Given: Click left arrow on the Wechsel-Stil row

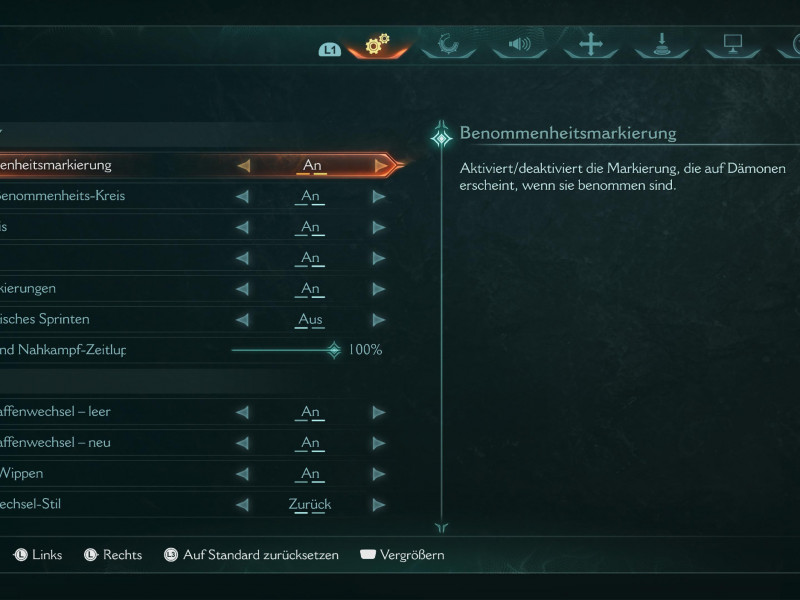Looking at the screenshot, I should 242,505.
